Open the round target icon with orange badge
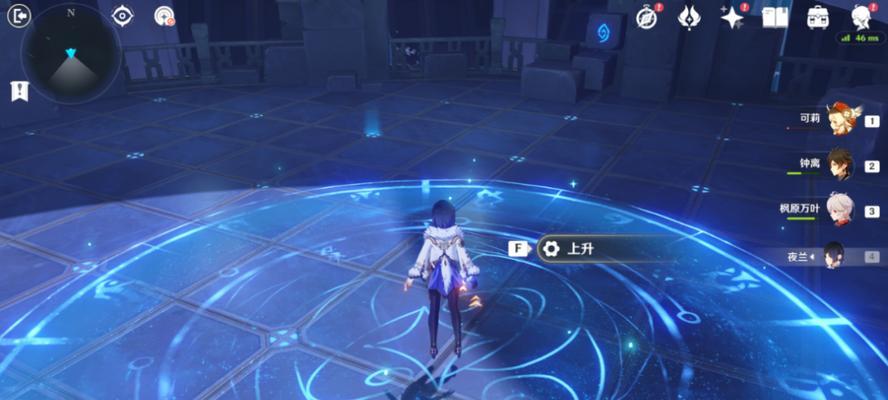The width and height of the screenshot is (888, 400). pos(165,15)
